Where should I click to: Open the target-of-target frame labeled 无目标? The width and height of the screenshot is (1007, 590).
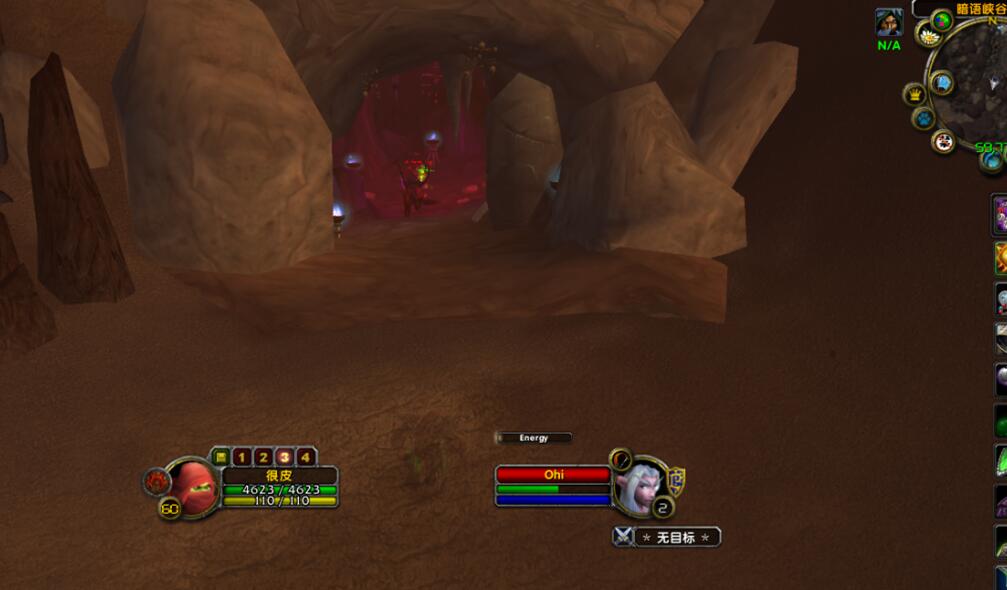click(x=667, y=537)
